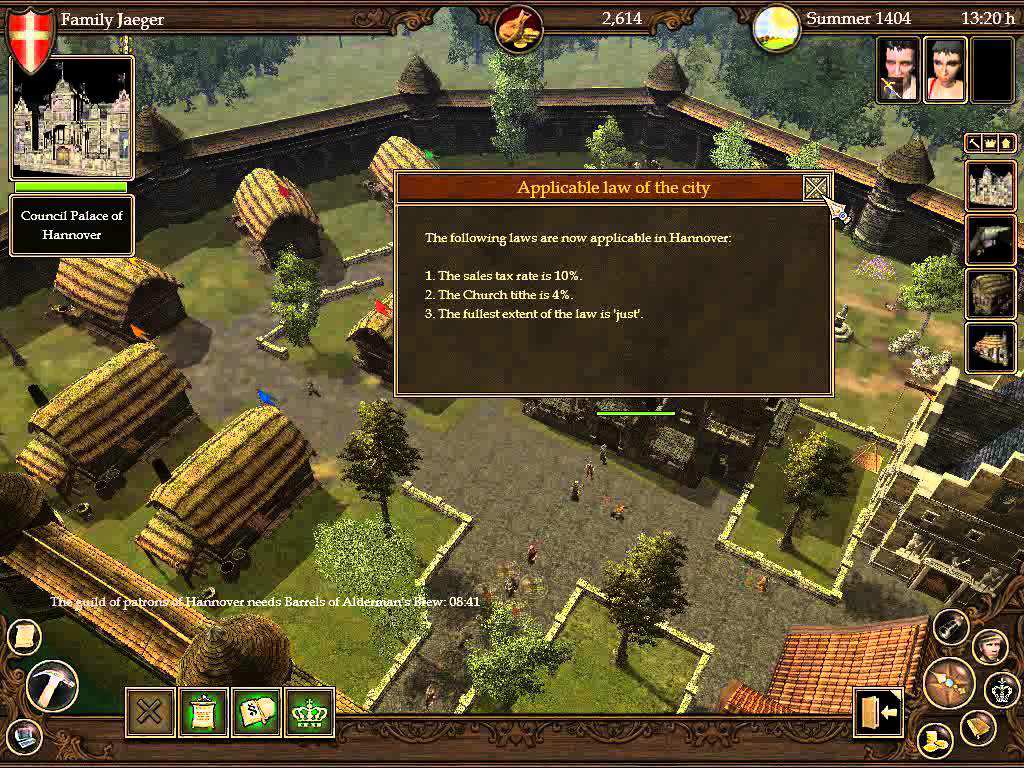This screenshot has height=768, width=1024.
Task: Switch to the small crown building filter
Action: [990, 144]
